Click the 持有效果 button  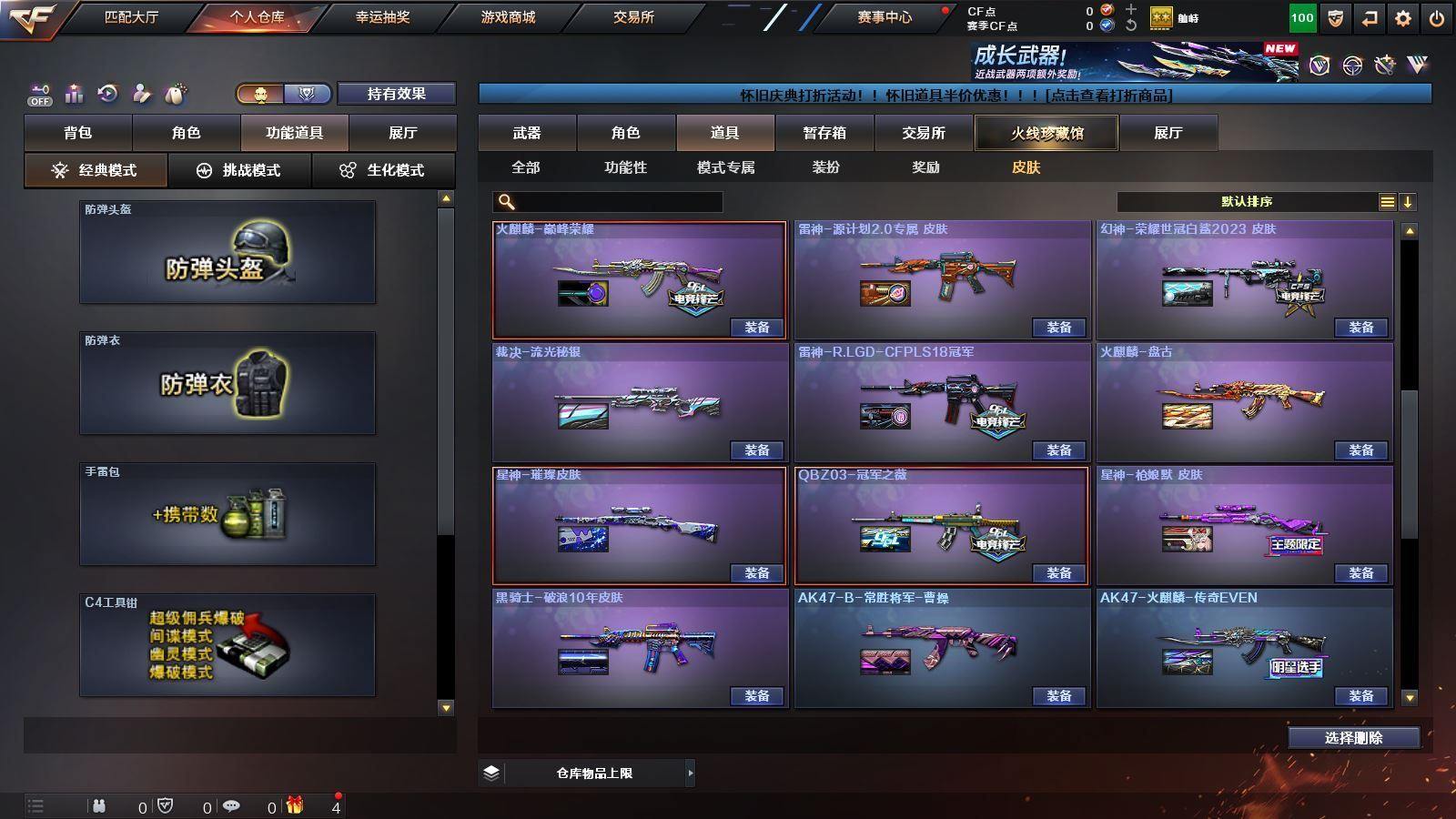pos(396,94)
